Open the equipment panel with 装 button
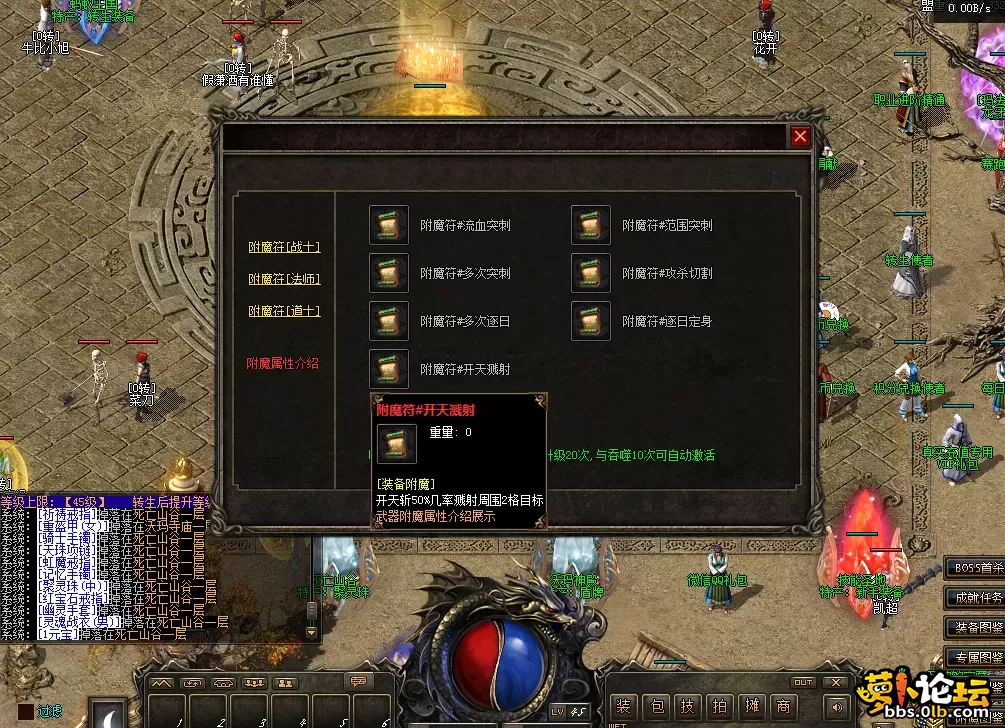The height and width of the screenshot is (728, 1005). click(x=623, y=707)
